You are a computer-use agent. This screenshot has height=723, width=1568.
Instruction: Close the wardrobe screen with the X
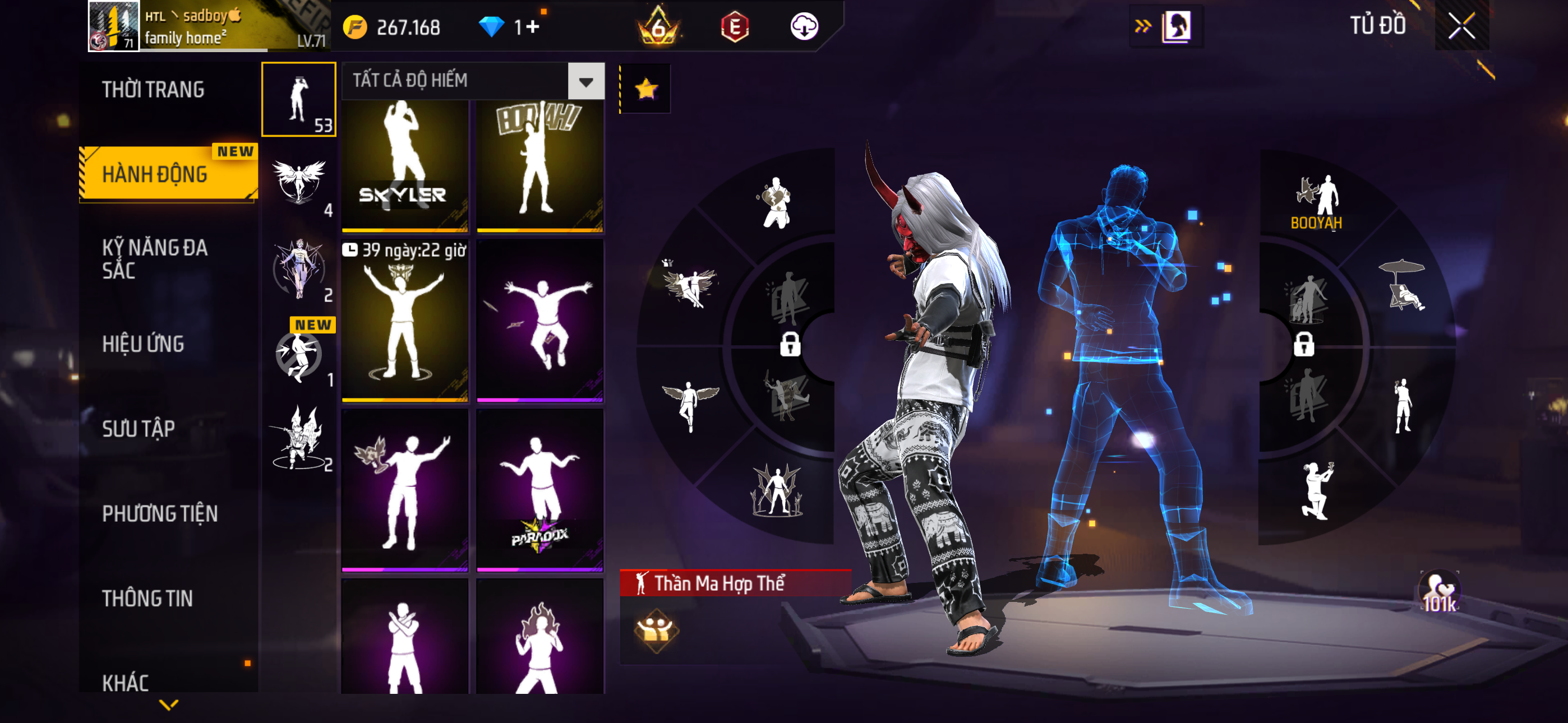(x=1461, y=26)
